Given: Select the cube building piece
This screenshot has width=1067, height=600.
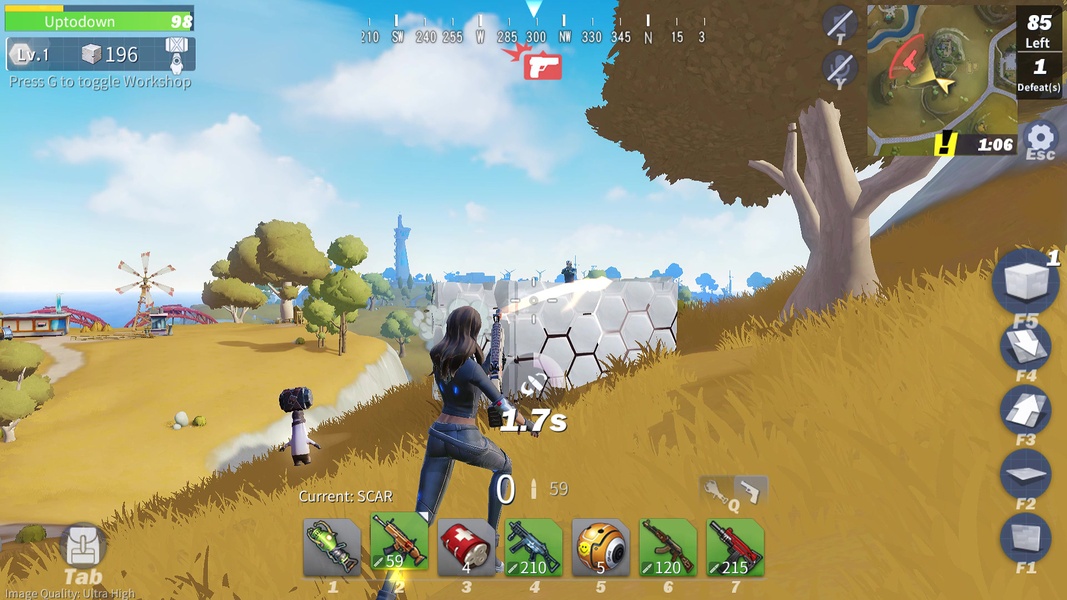Looking at the screenshot, I should tap(1025, 284).
